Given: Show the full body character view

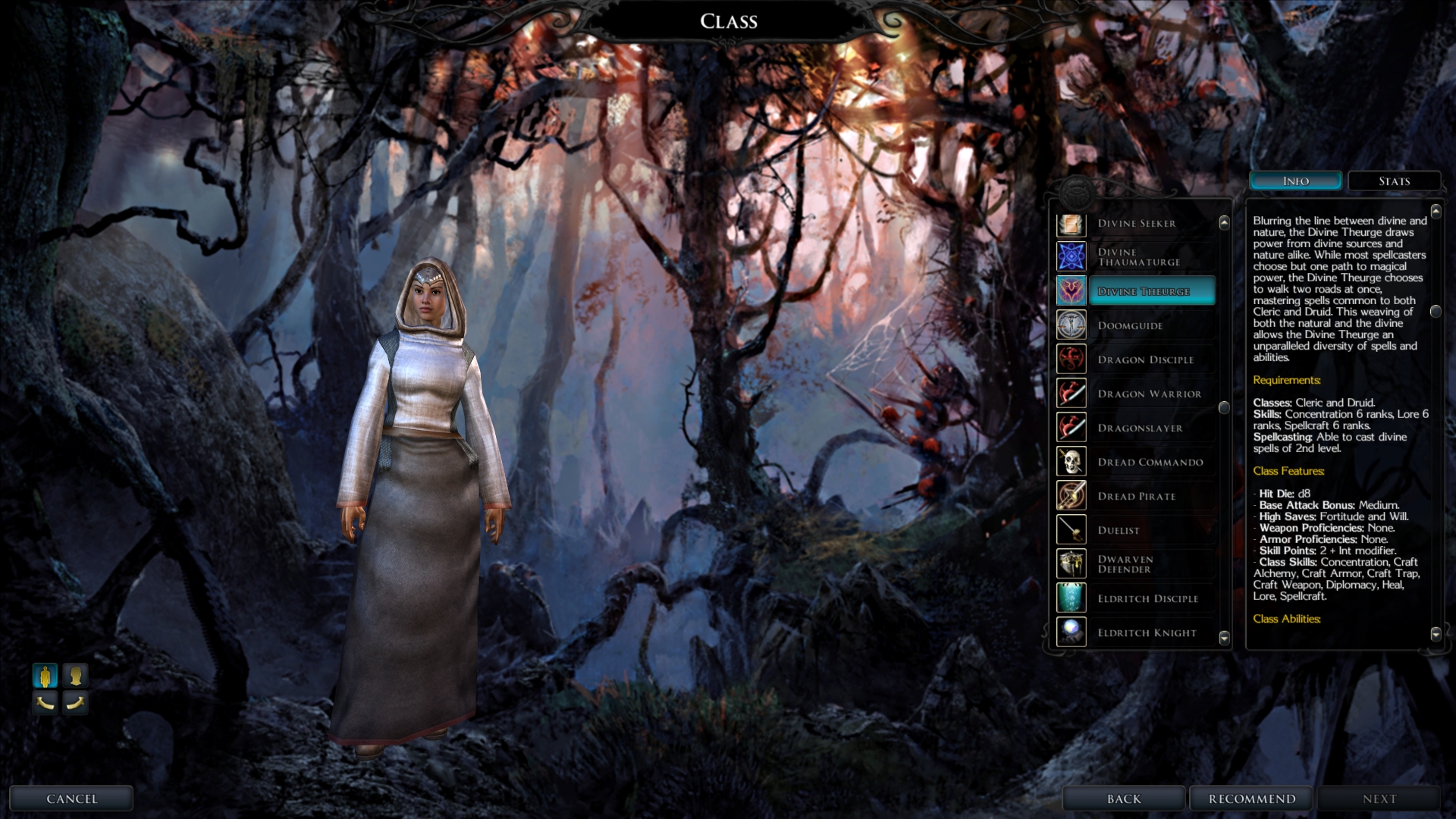Looking at the screenshot, I should 45,675.
